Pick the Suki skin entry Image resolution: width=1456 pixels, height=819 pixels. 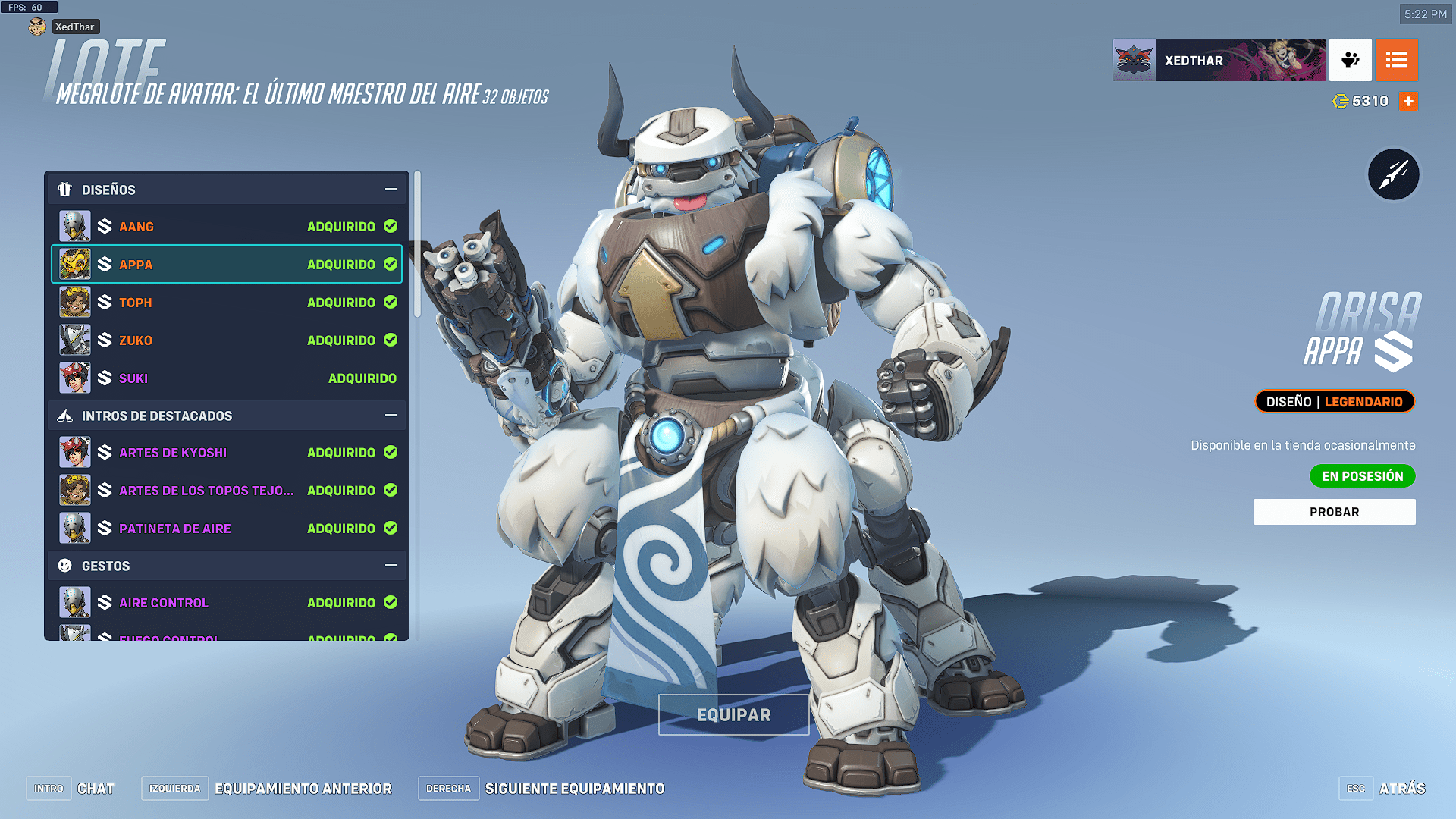(227, 378)
